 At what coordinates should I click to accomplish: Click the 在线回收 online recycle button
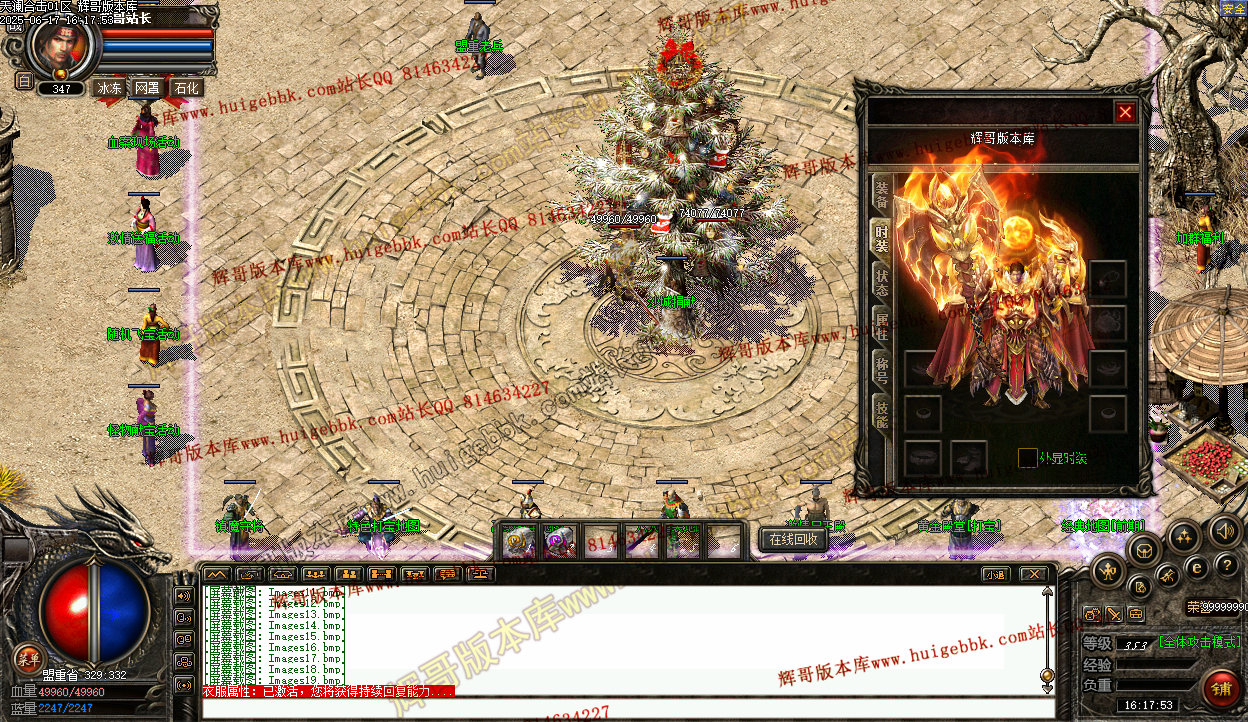793,540
